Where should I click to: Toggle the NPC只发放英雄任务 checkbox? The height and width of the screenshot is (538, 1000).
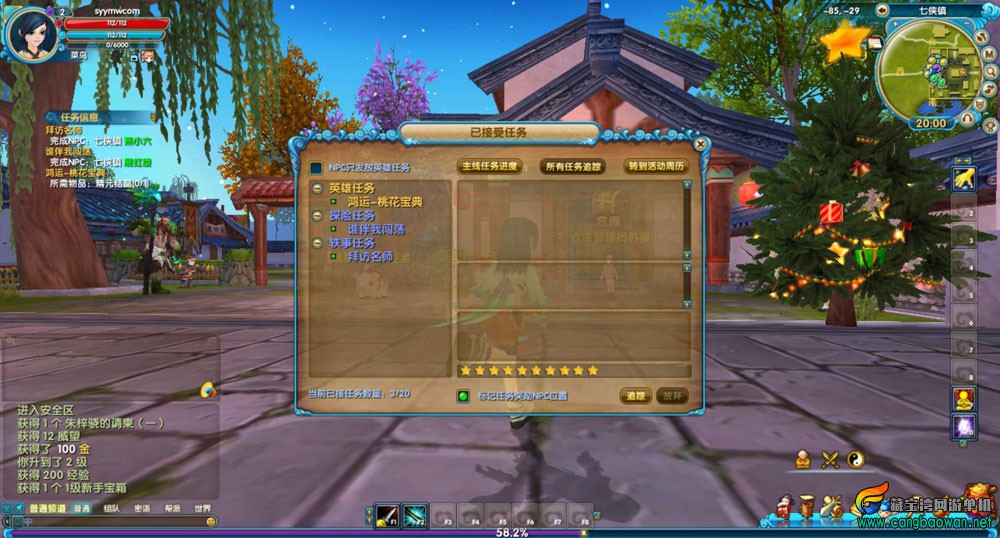coord(316,168)
